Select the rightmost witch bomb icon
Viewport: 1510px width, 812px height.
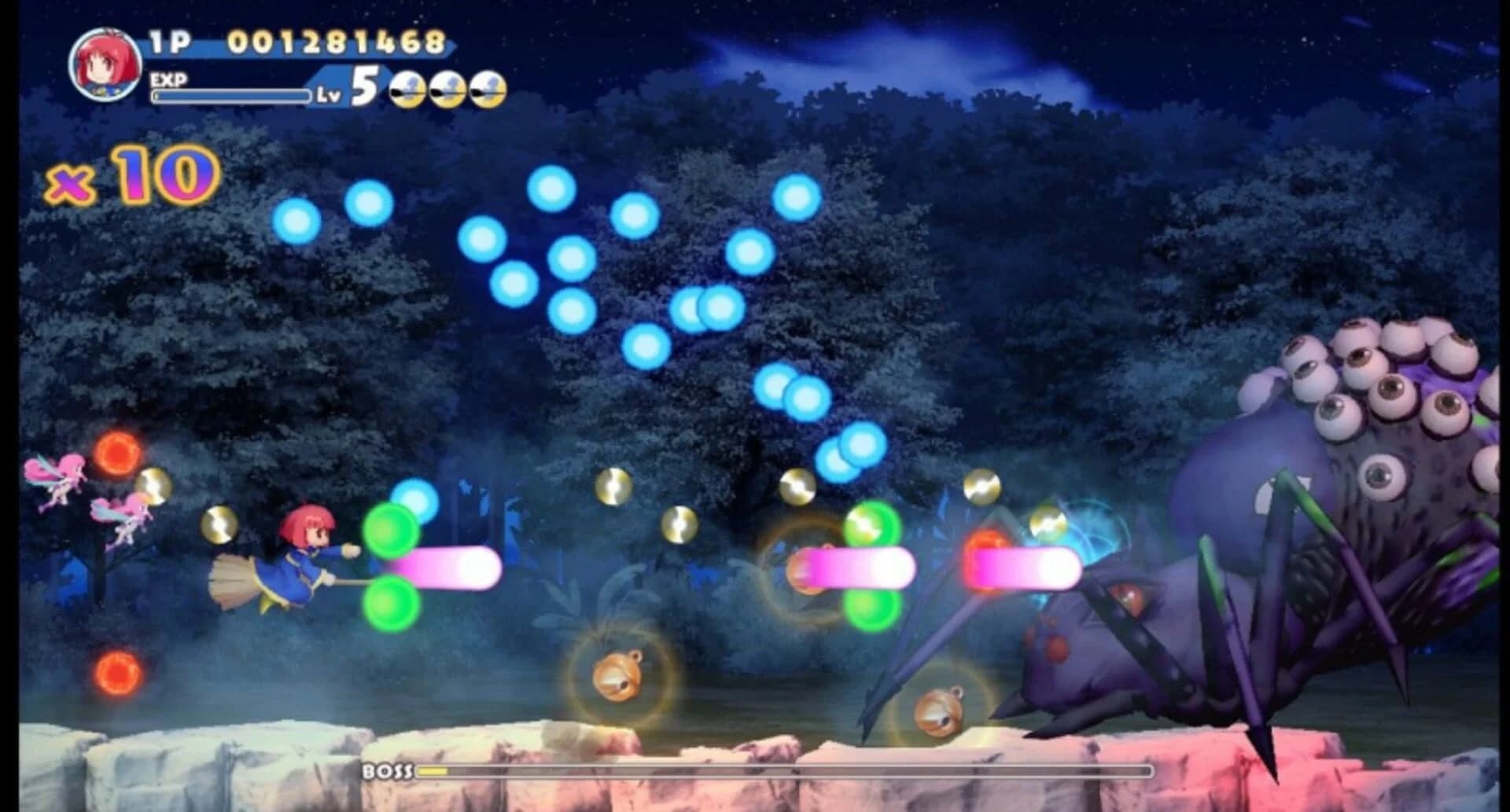(488, 89)
